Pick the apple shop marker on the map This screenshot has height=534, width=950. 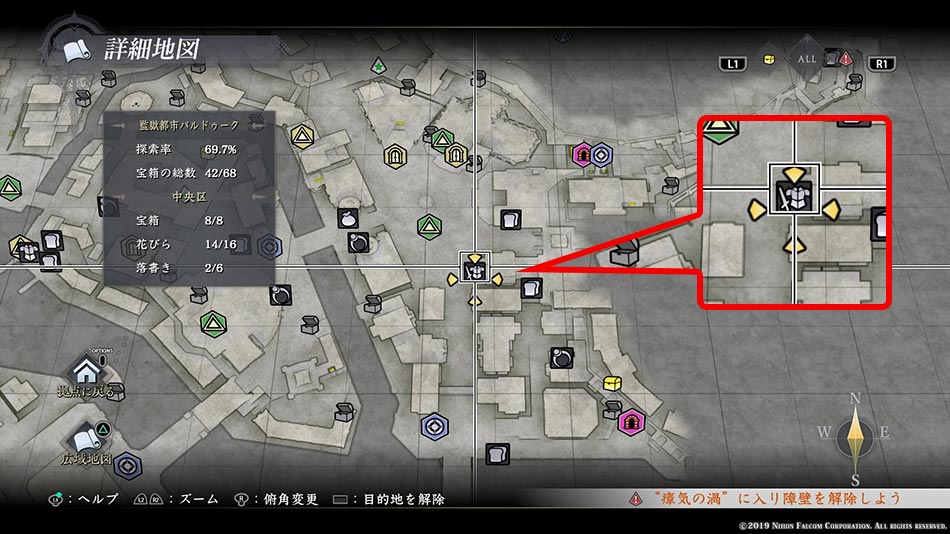(x=348, y=218)
